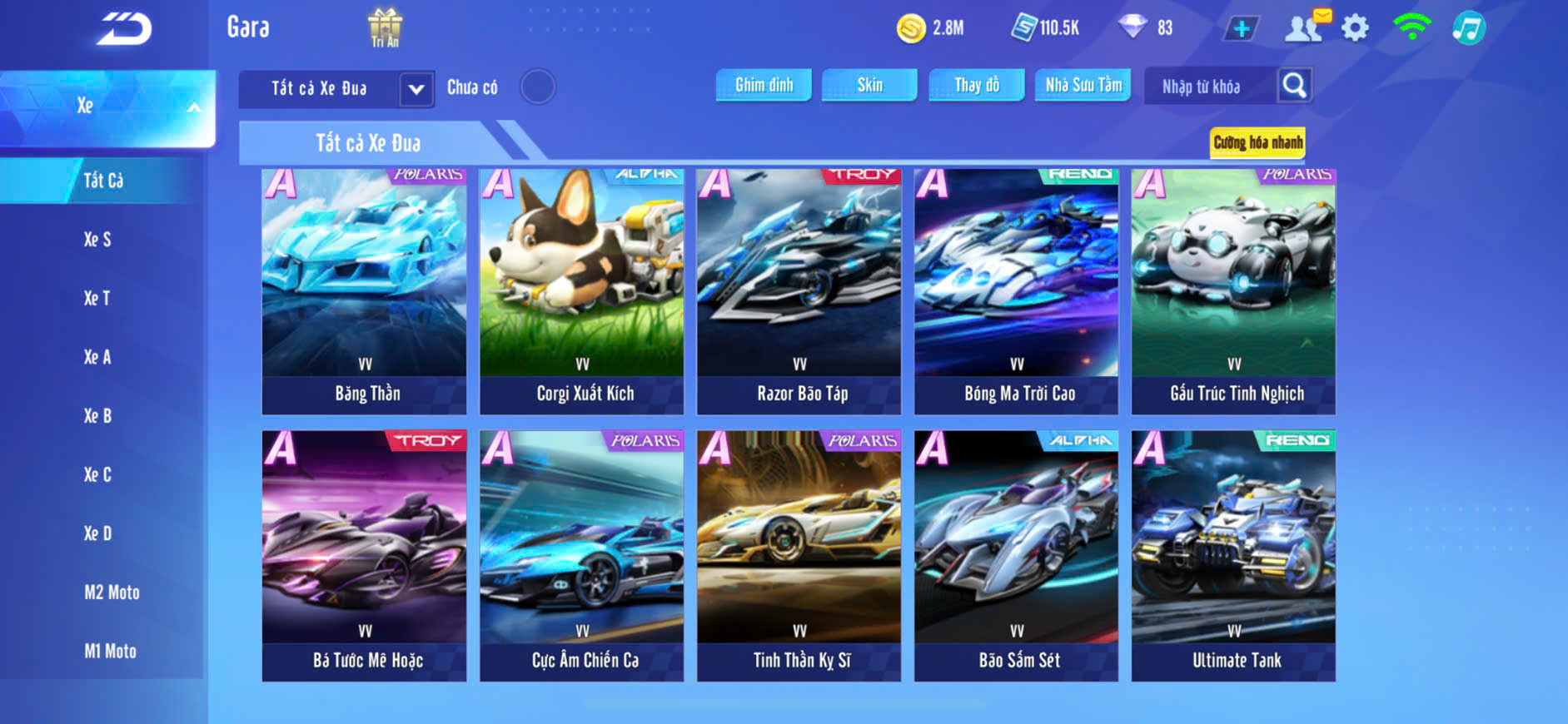Toggle the Chưa có filter circle
The height and width of the screenshot is (724, 1568).
538,87
